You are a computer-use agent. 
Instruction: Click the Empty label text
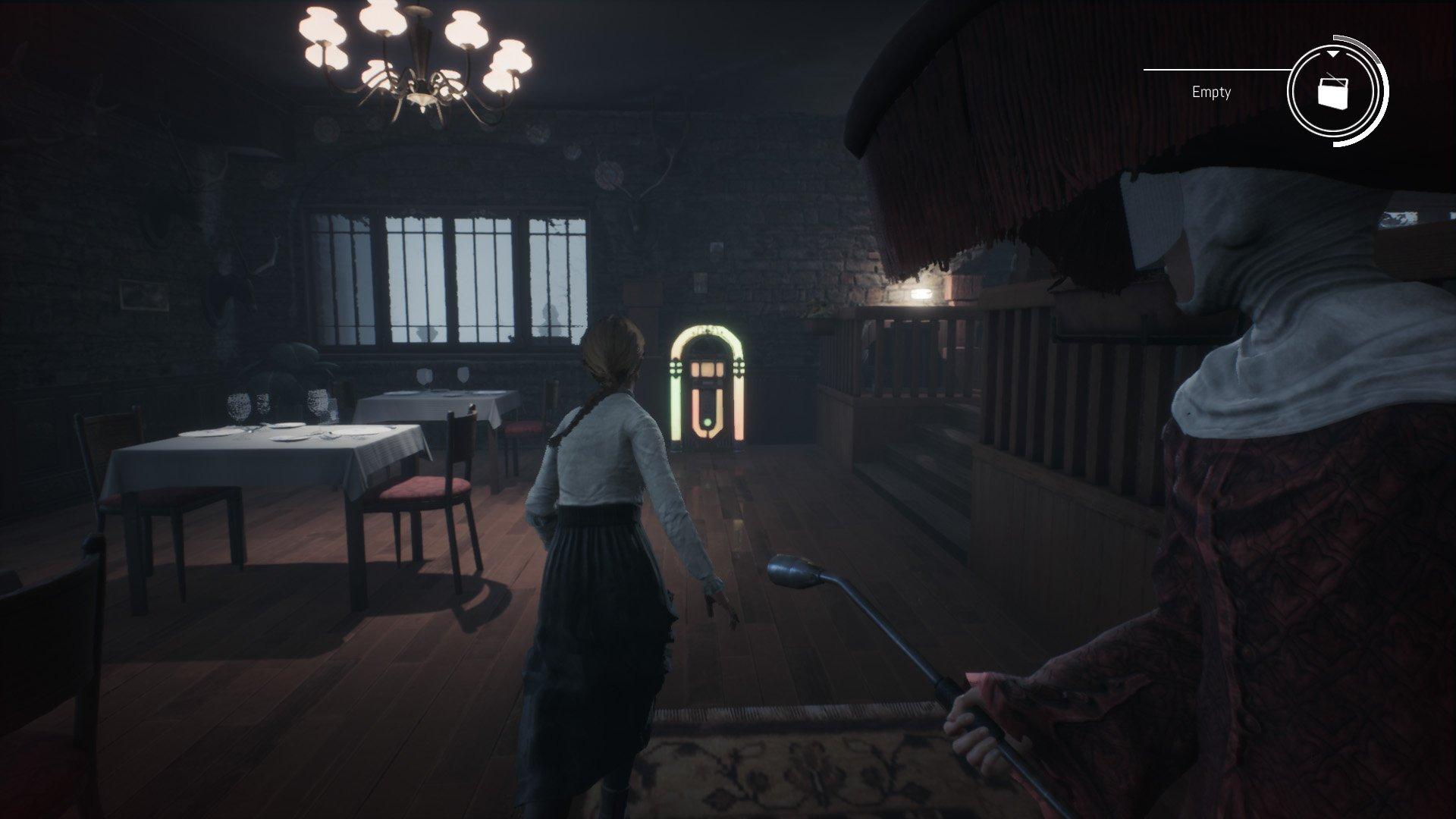pyautogui.click(x=1211, y=93)
